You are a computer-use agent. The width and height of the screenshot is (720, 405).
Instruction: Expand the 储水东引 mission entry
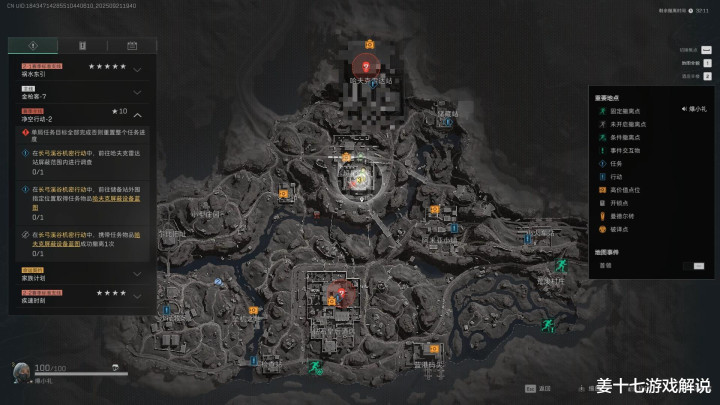coord(136,70)
